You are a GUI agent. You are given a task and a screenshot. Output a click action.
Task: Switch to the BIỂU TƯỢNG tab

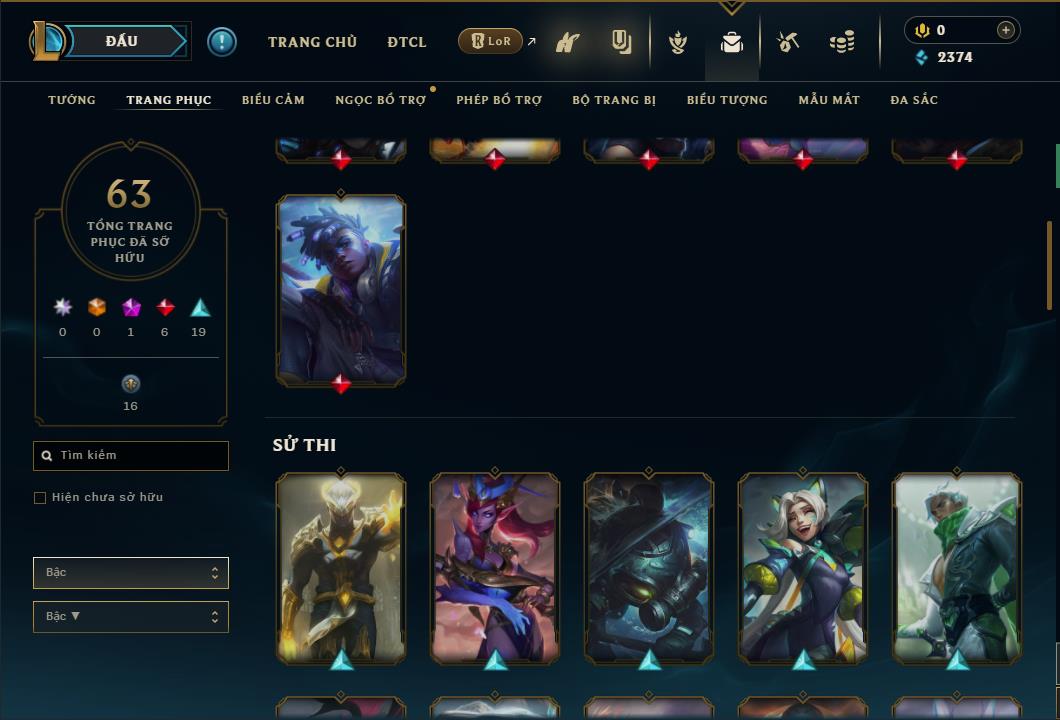coord(727,100)
